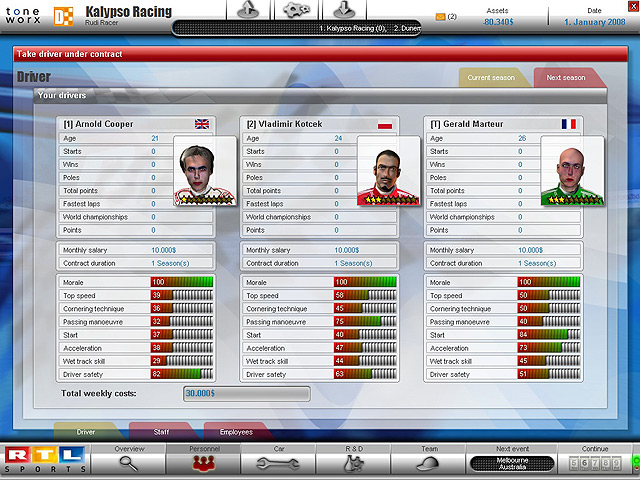Open the mail envelope inbox

(441, 17)
